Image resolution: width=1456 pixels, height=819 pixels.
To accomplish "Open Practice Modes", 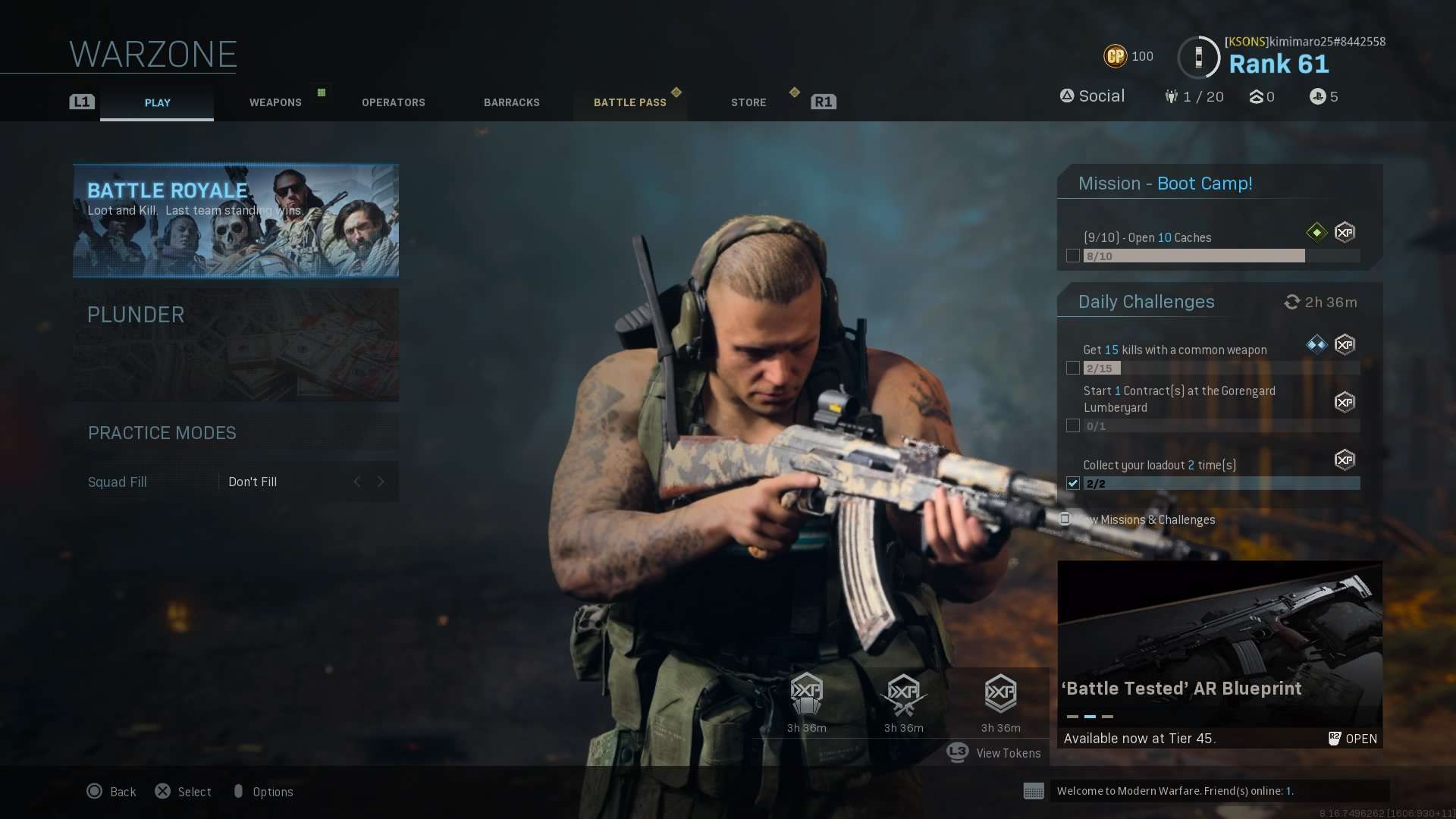I will pos(236,433).
